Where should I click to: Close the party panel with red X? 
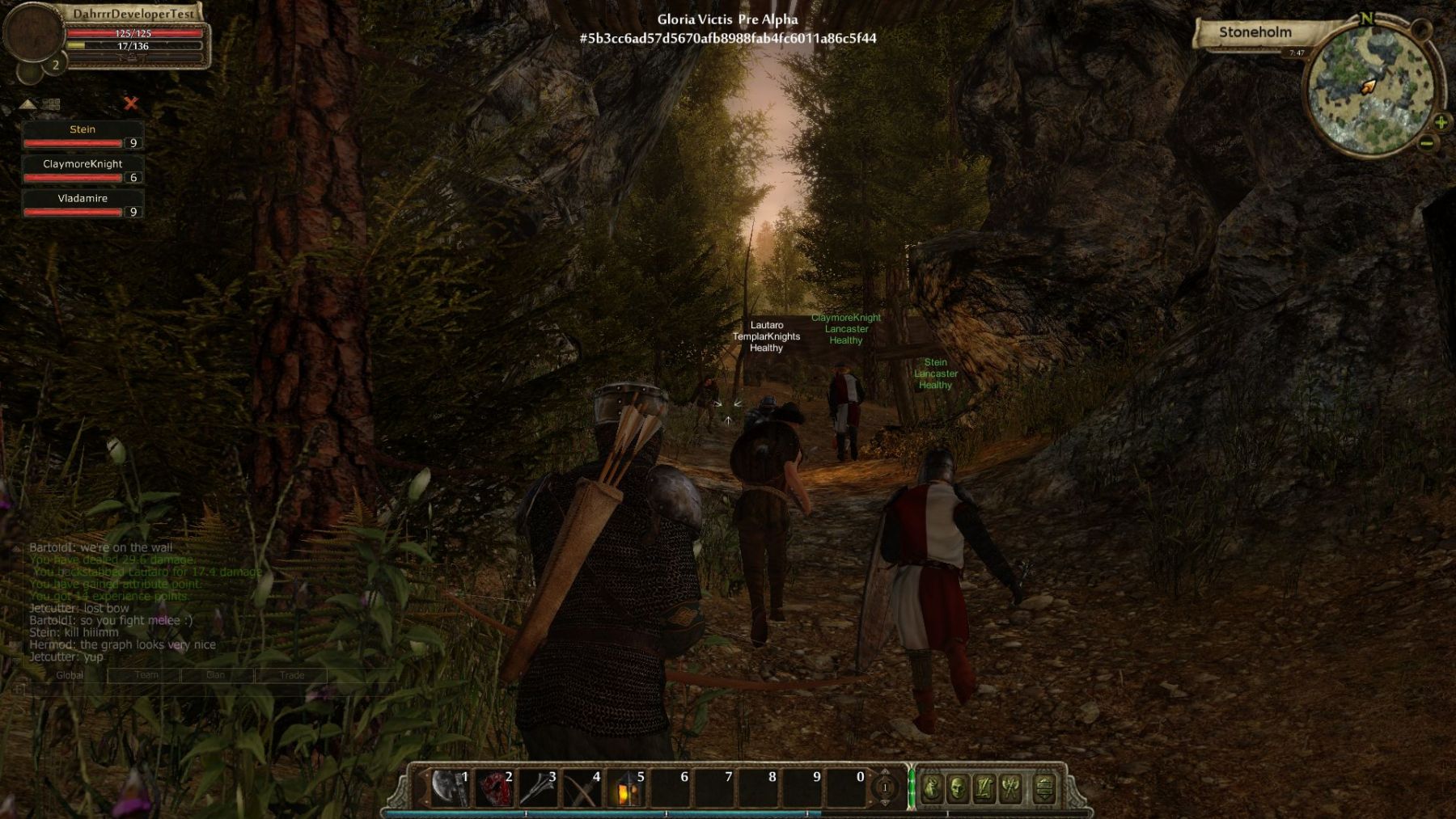coord(131,103)
